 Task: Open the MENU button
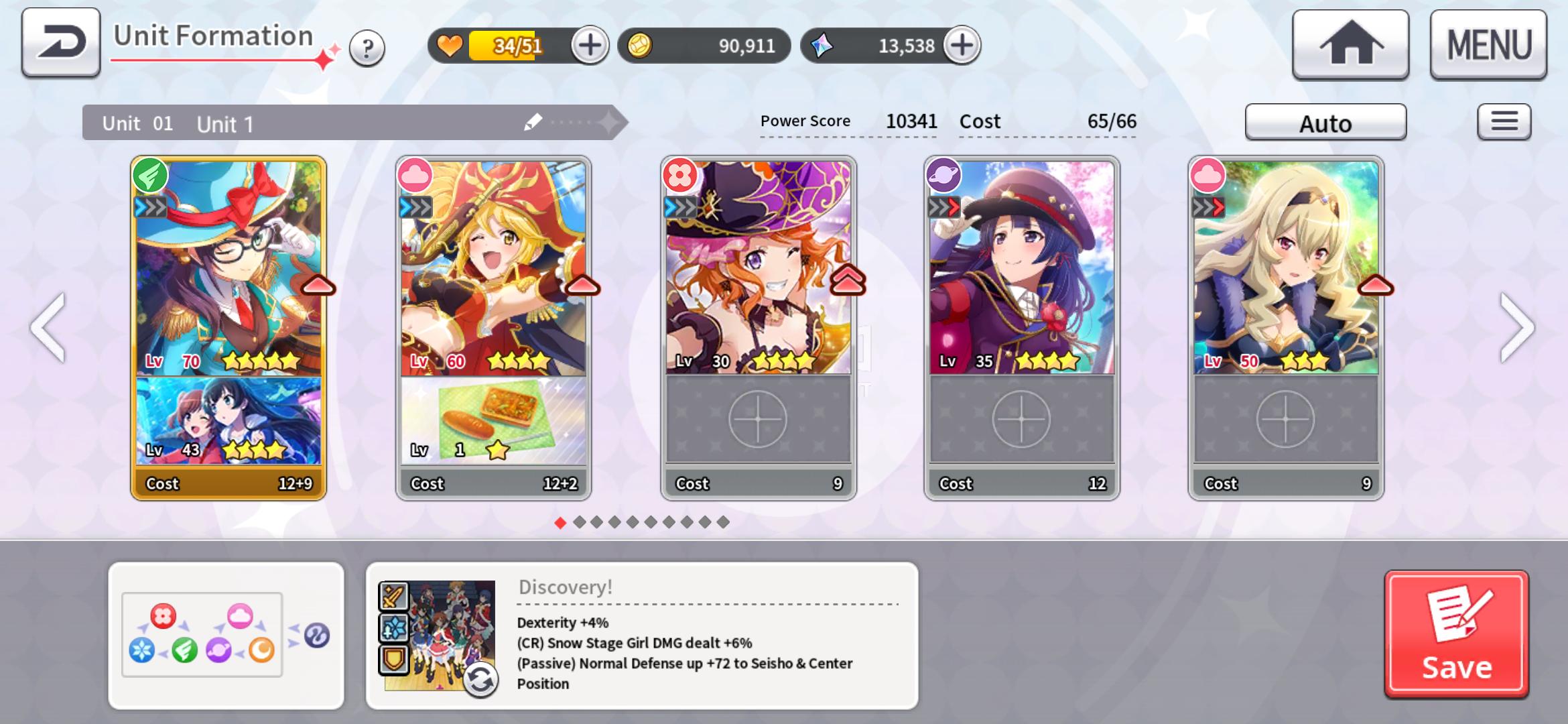pyautogui.click(x=1488, y=45)
